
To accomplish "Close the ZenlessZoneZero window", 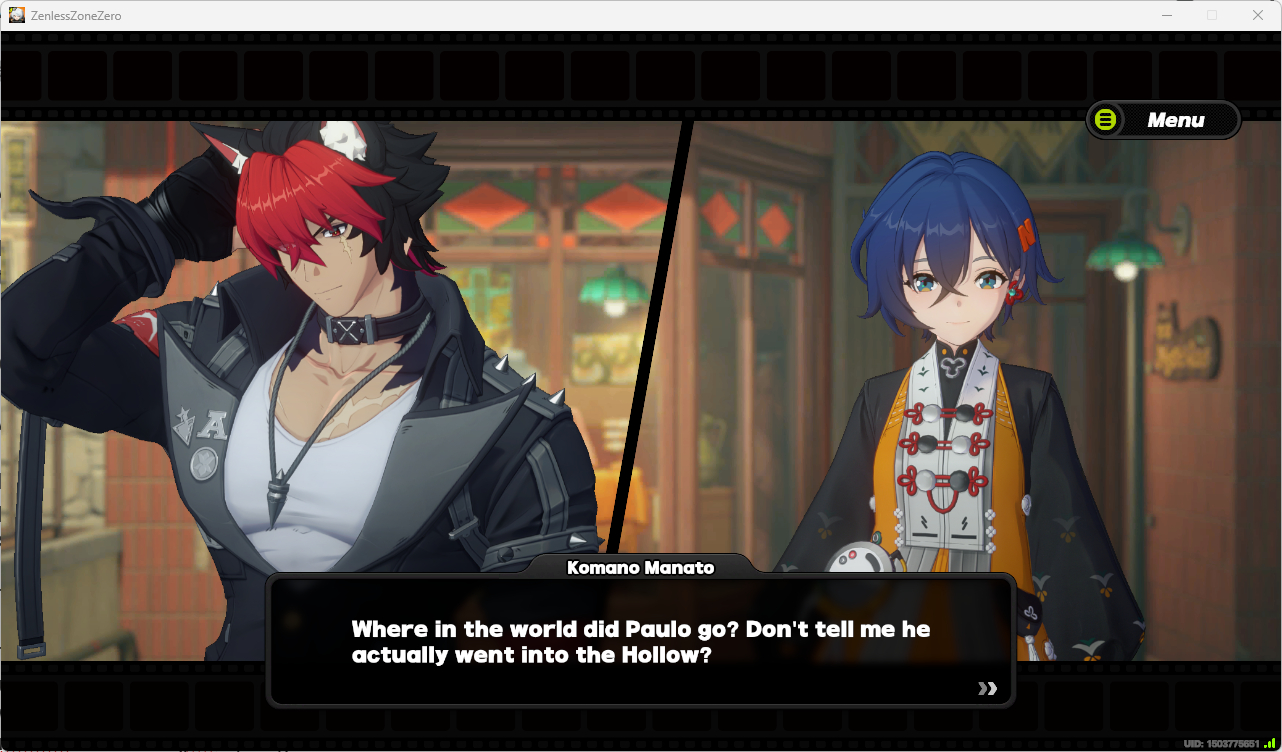I will tap(1258, 15).
